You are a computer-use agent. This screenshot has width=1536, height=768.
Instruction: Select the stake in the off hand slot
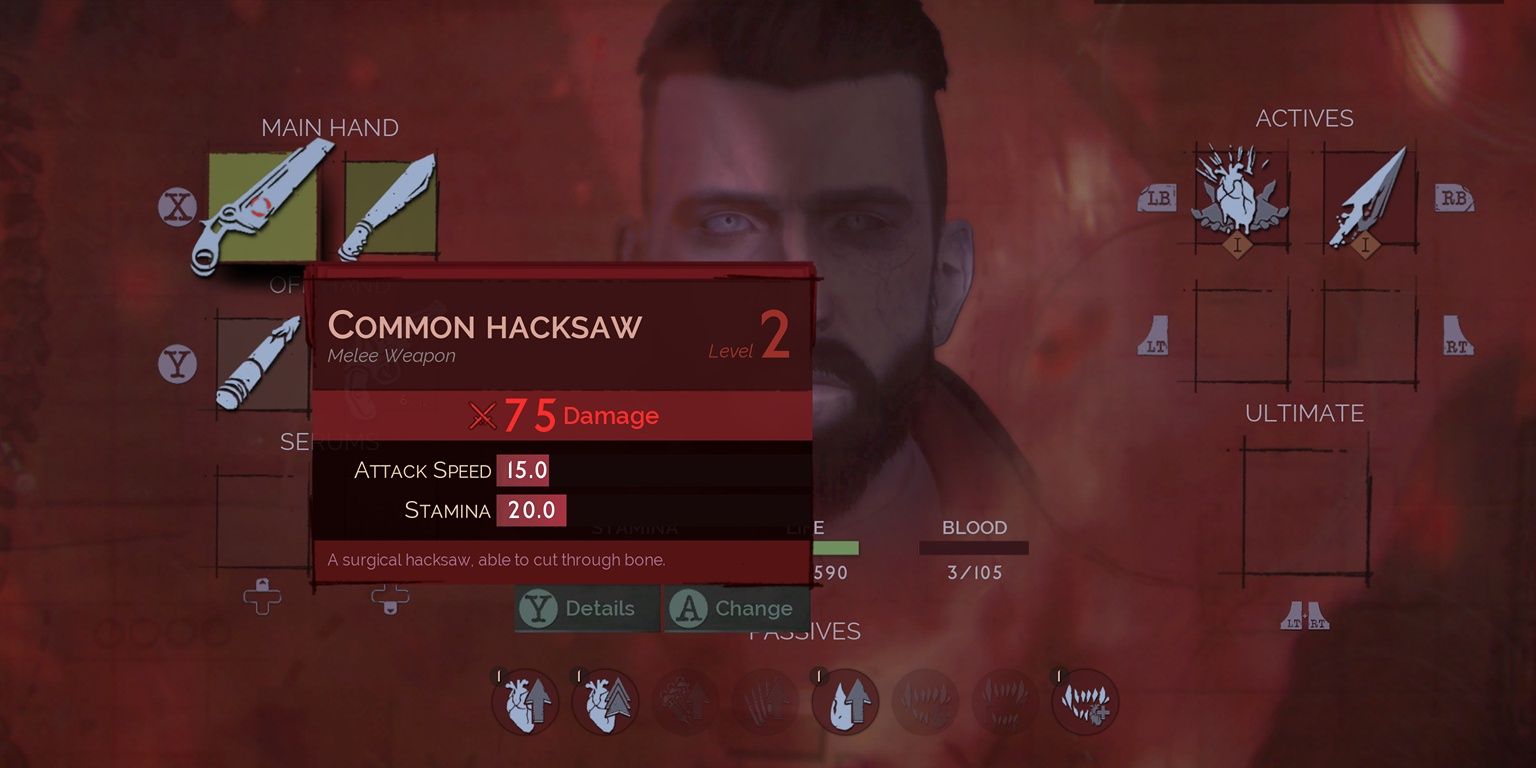(263, 365)
